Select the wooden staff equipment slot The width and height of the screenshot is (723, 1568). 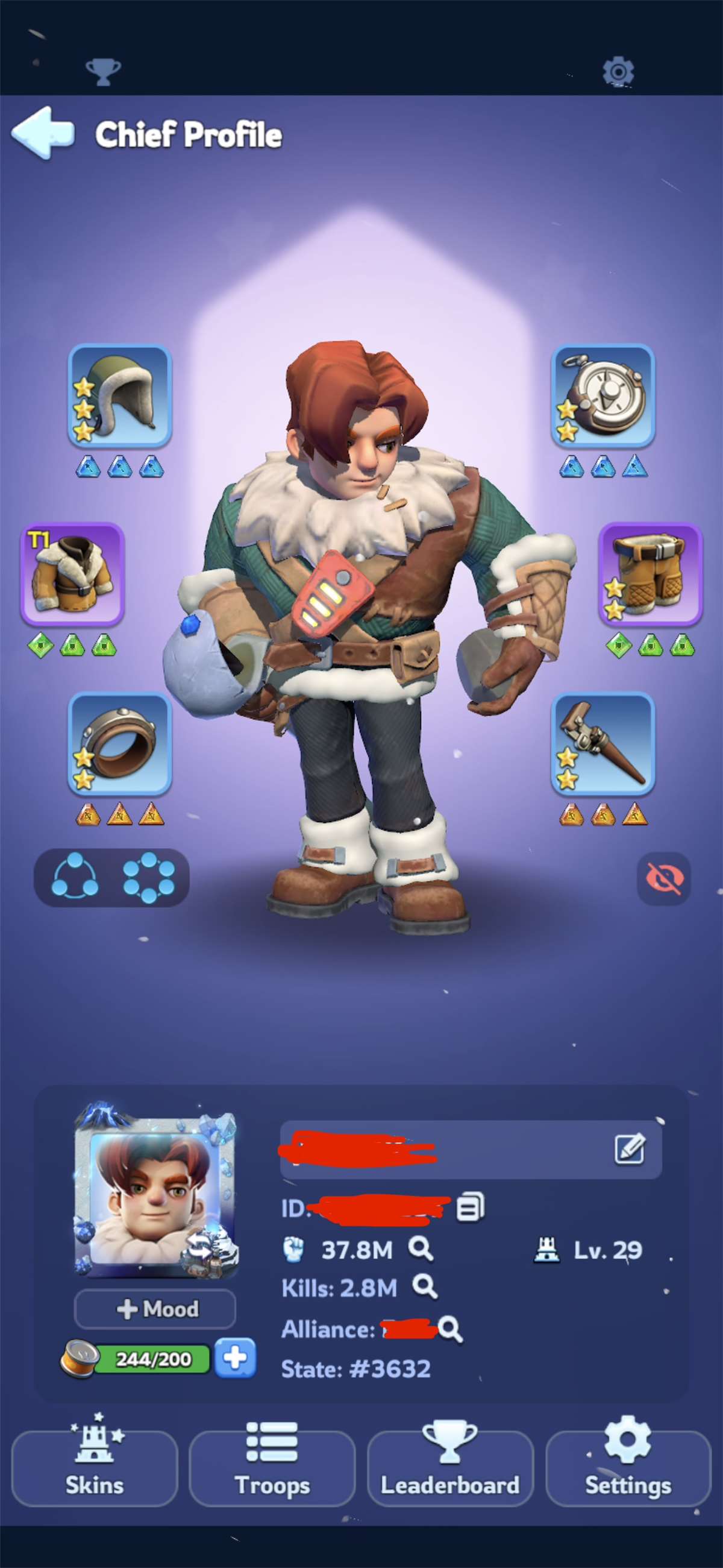point(602,744)
